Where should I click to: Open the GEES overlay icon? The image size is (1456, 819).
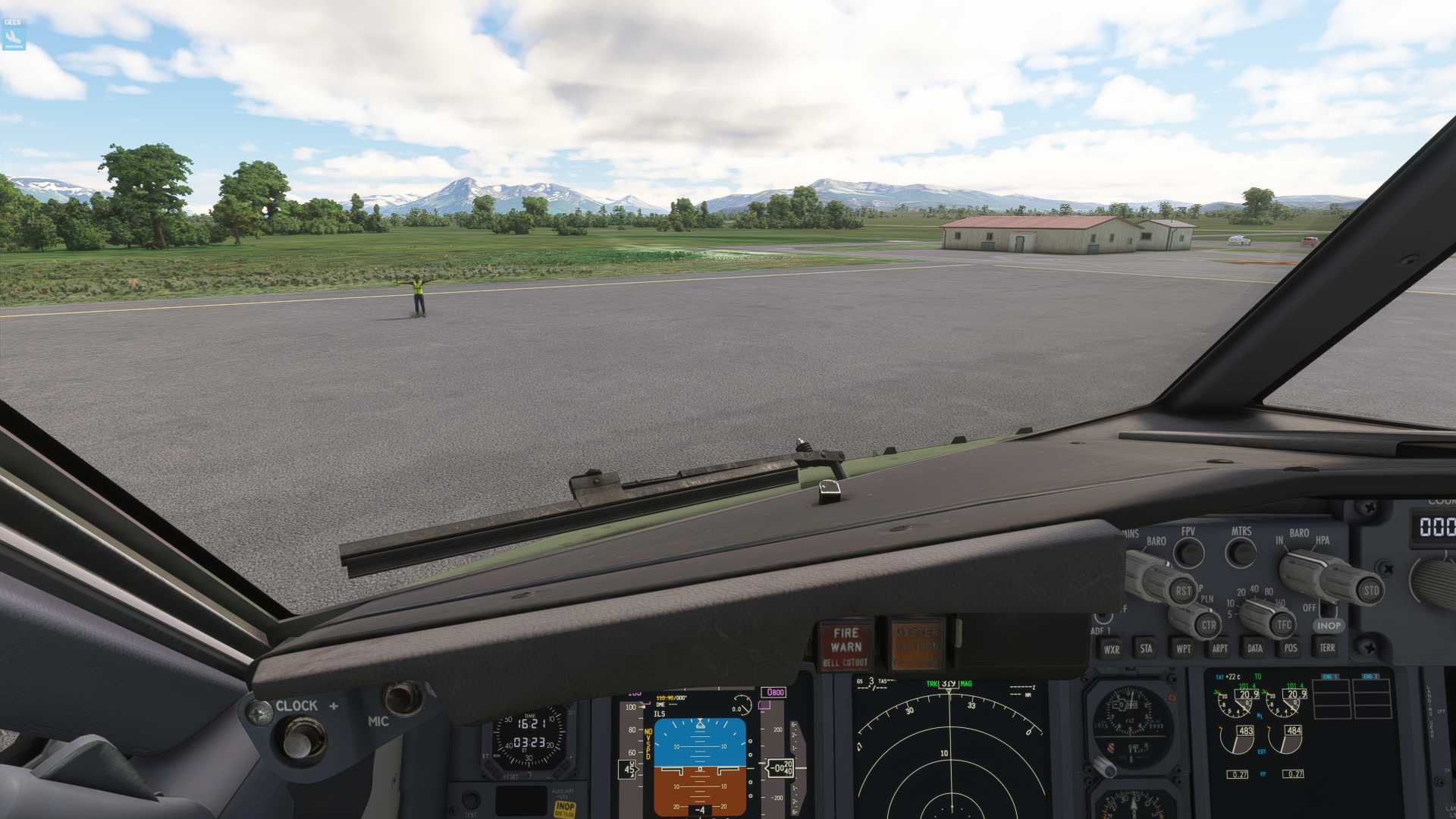[13, 34]
